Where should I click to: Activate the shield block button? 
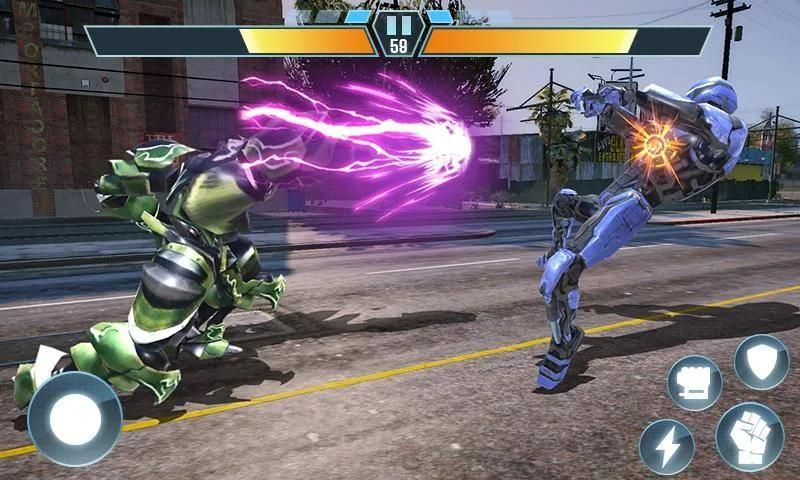click(761, 361)
